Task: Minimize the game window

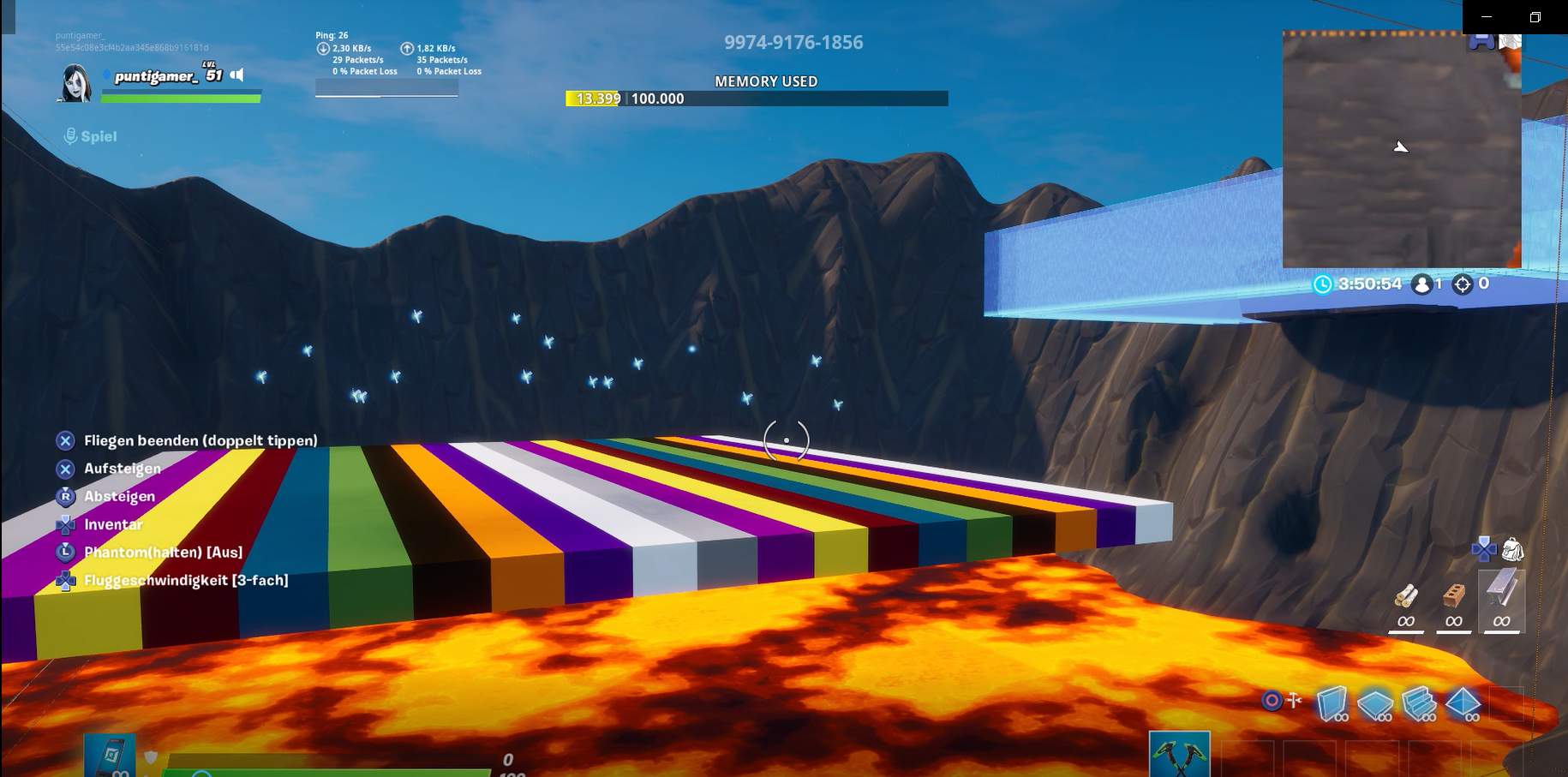Action: pyautogui.click(x=1487, y=17)
